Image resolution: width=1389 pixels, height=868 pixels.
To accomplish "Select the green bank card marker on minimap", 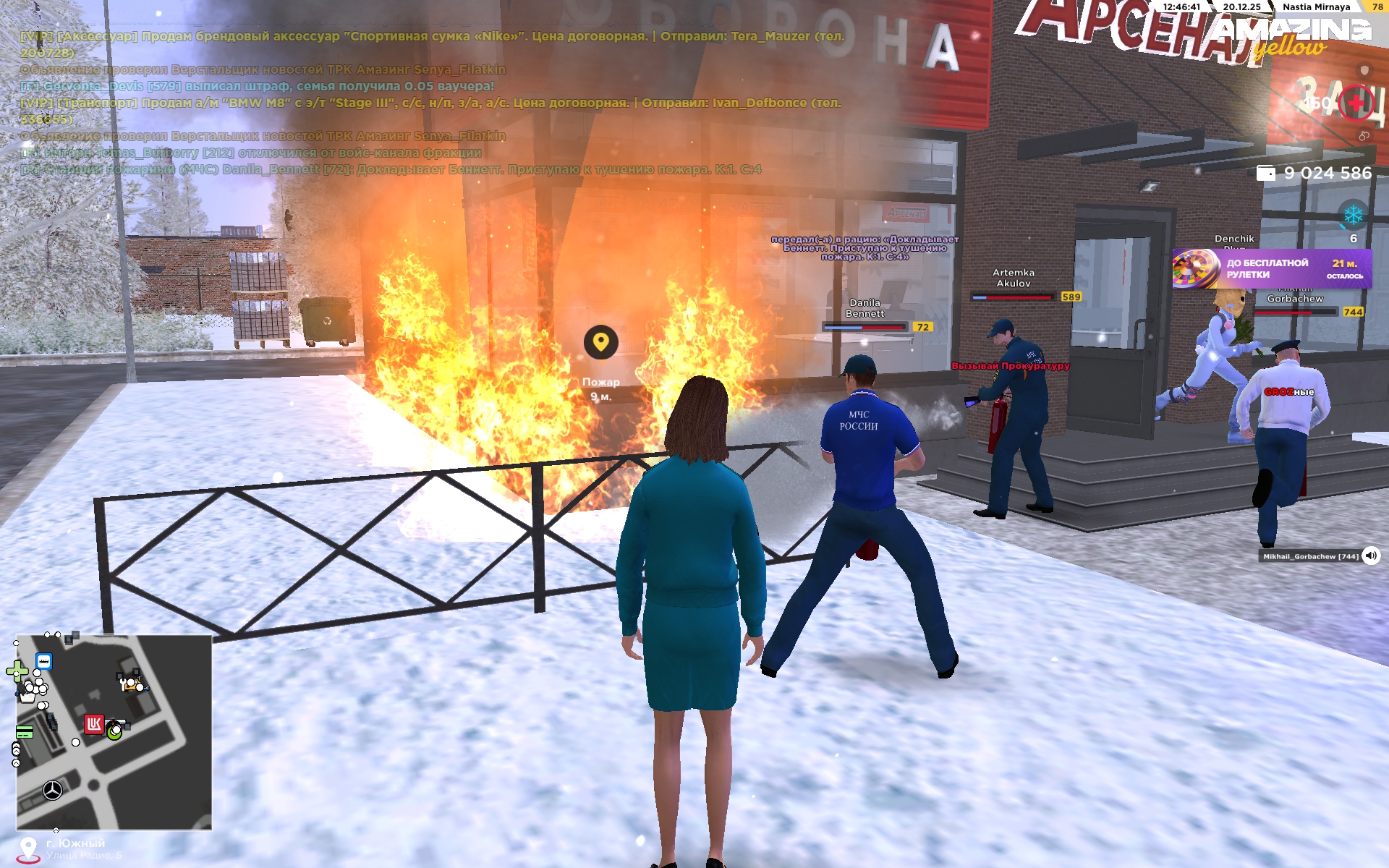I will 24,733.
